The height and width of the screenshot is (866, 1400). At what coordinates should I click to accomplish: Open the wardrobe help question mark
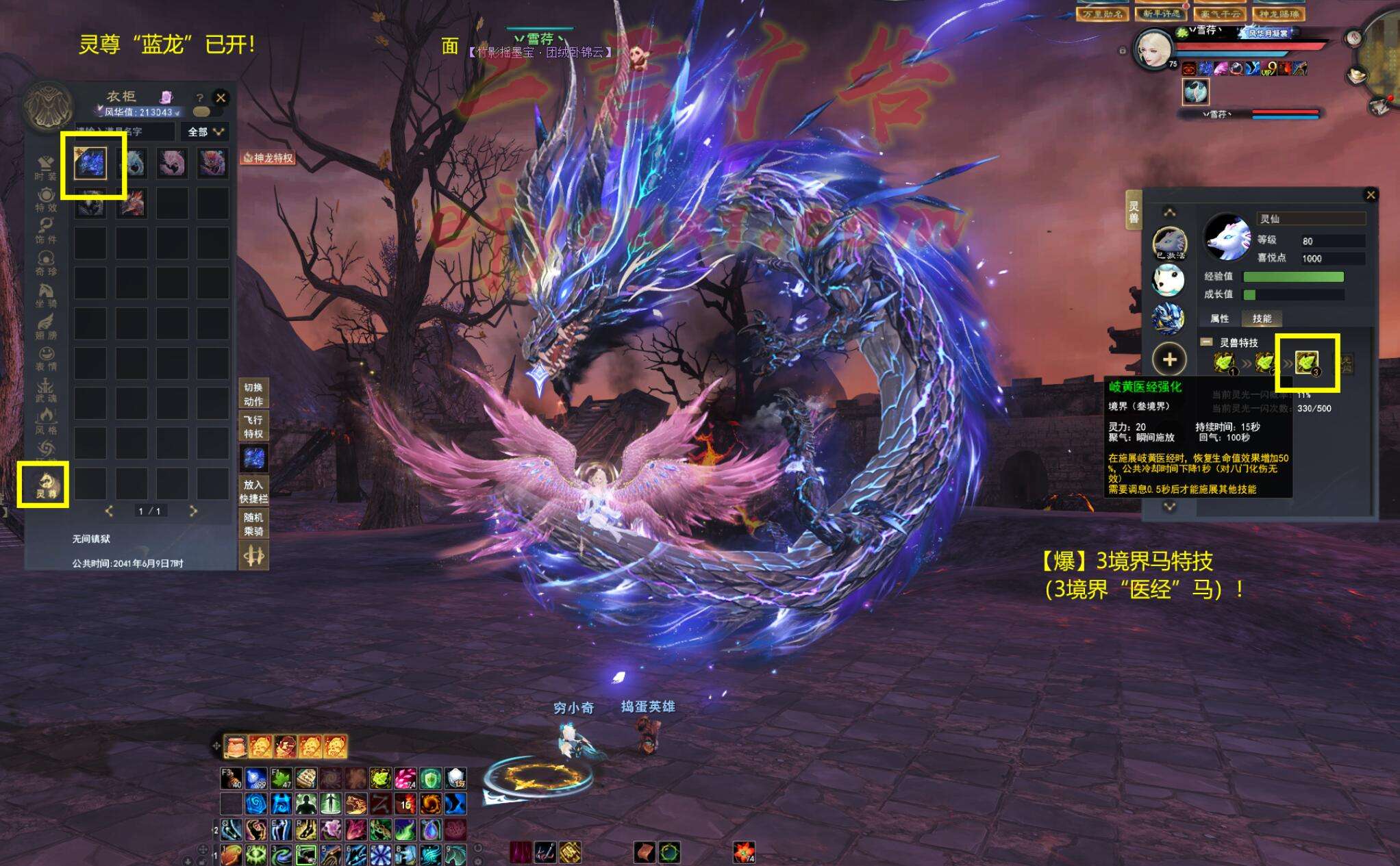(199, 98)
